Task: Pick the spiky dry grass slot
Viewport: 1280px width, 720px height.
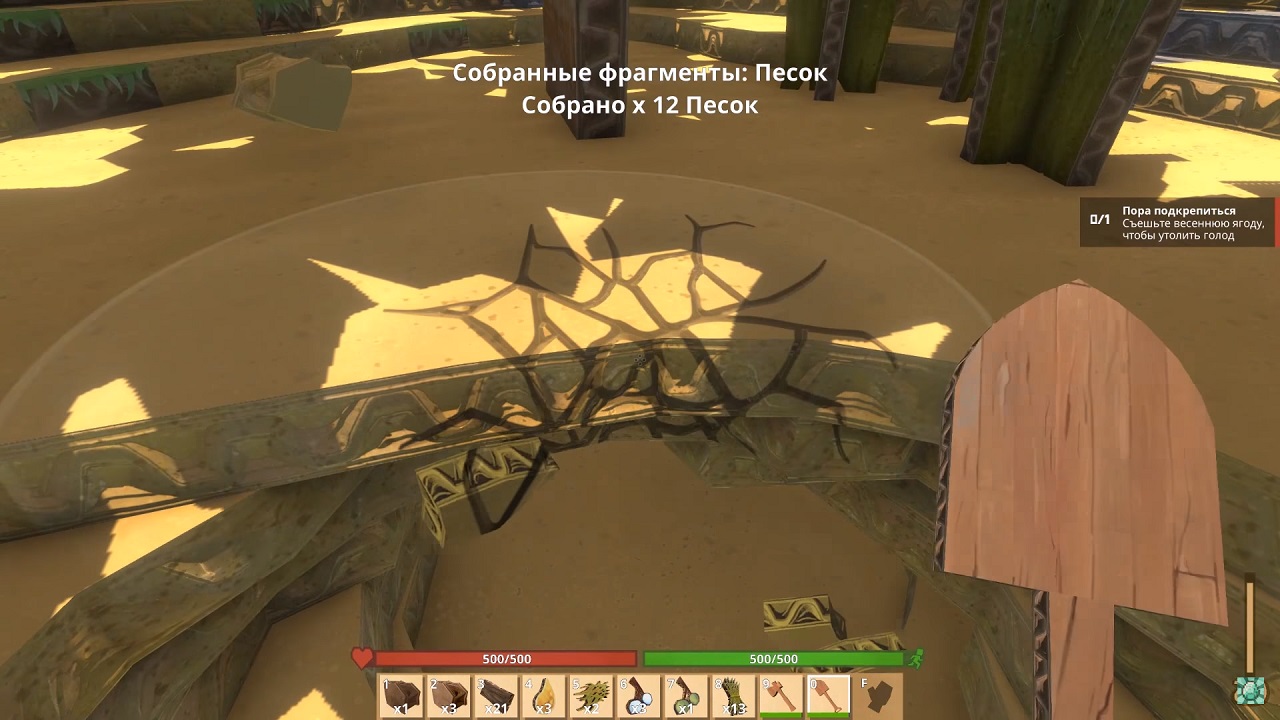Action: pyautogui.click(x=591, y=696)
